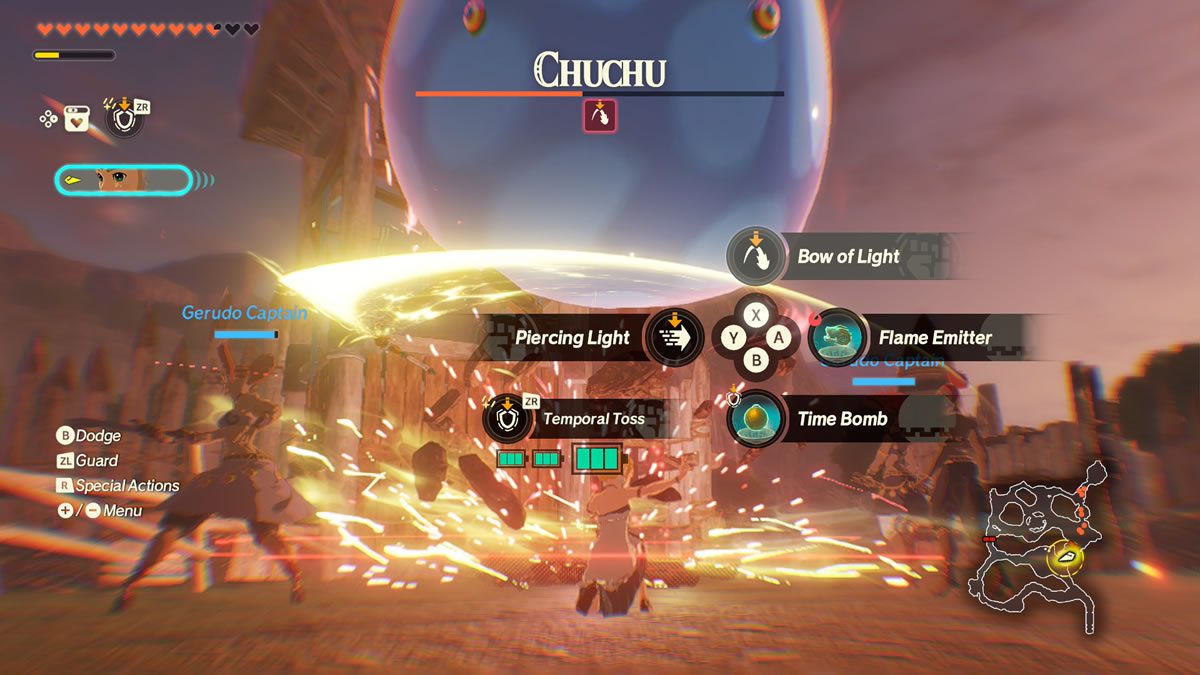Click the shield sync-strike icon near the hearts

coord(124,119)
